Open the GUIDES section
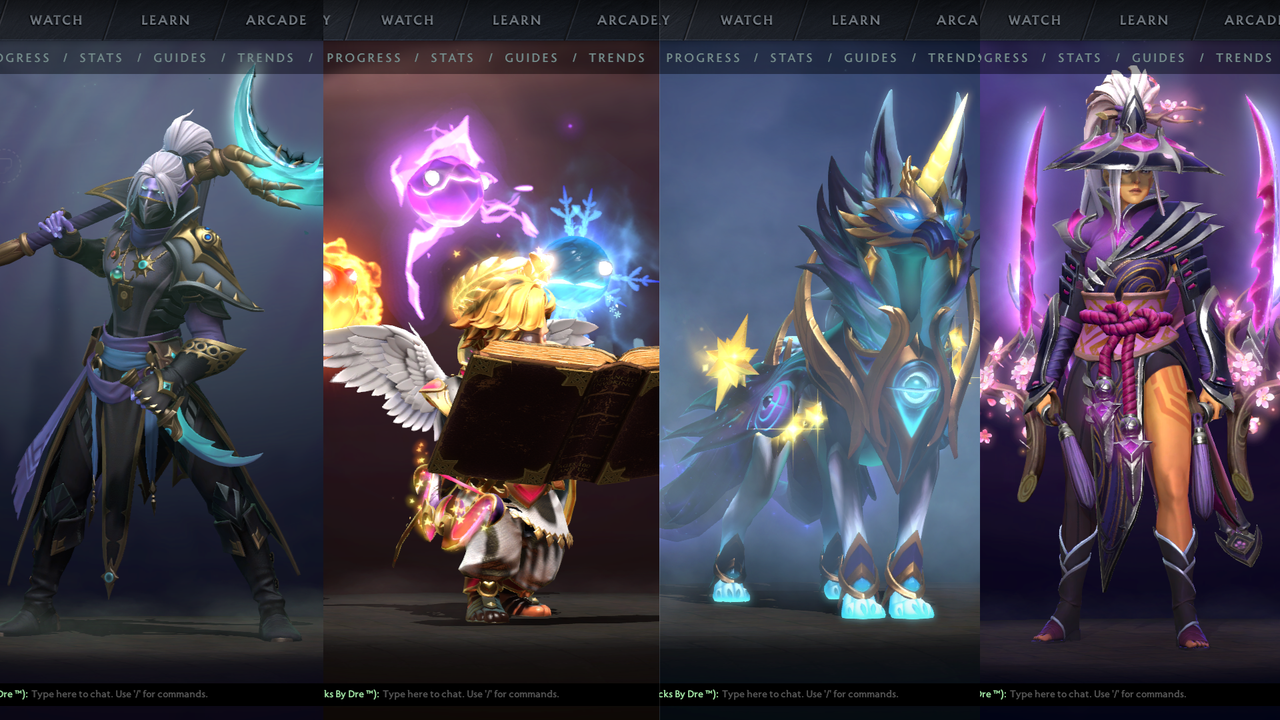 [179, 58]
